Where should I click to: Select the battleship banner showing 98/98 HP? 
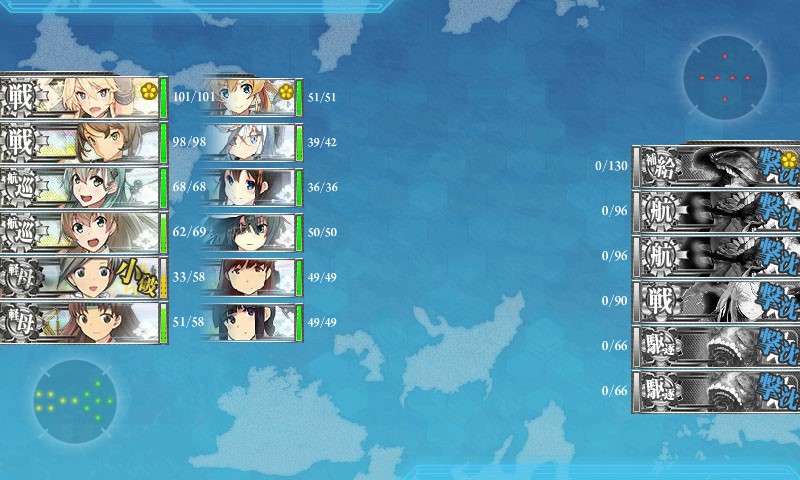83,143
